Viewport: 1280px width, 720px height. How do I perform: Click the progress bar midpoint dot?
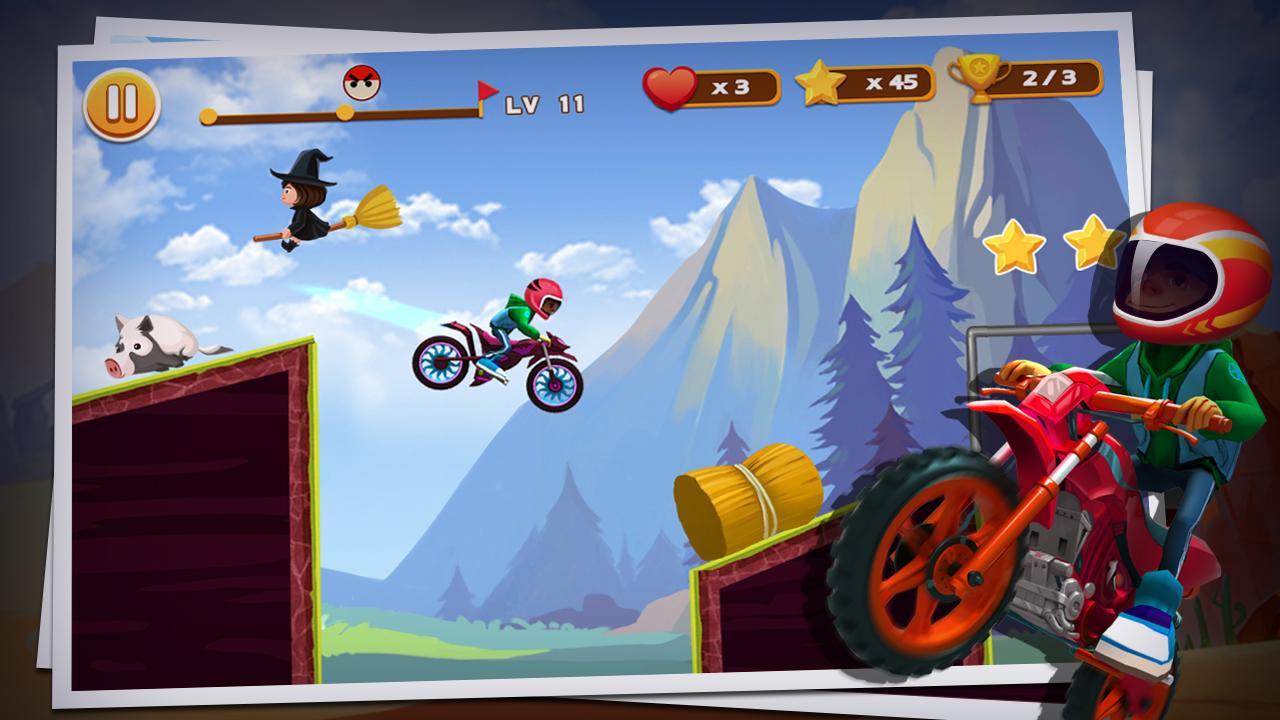[x=345, y=114]
